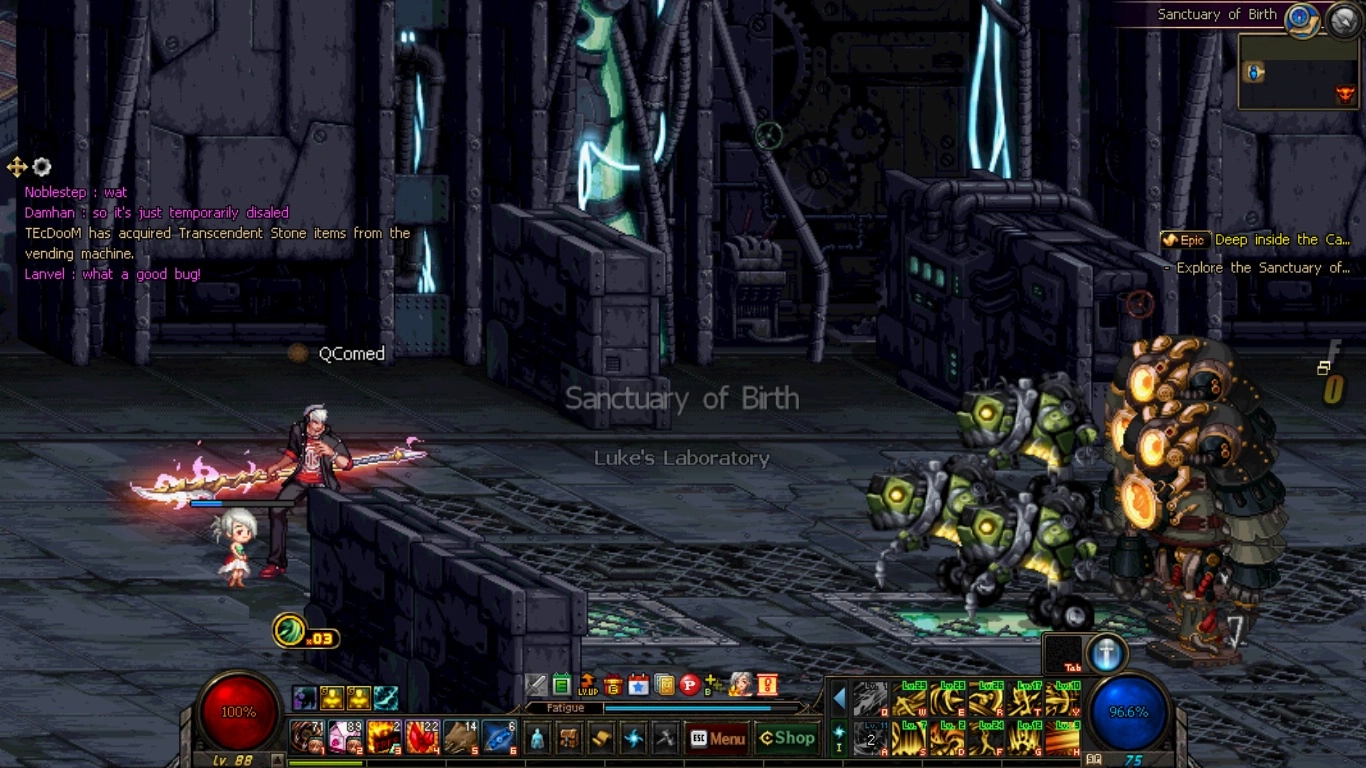This screenshot has width=1366, height=768.
Task: Open the calendar star icon
Action: click(x=639, y=685)
